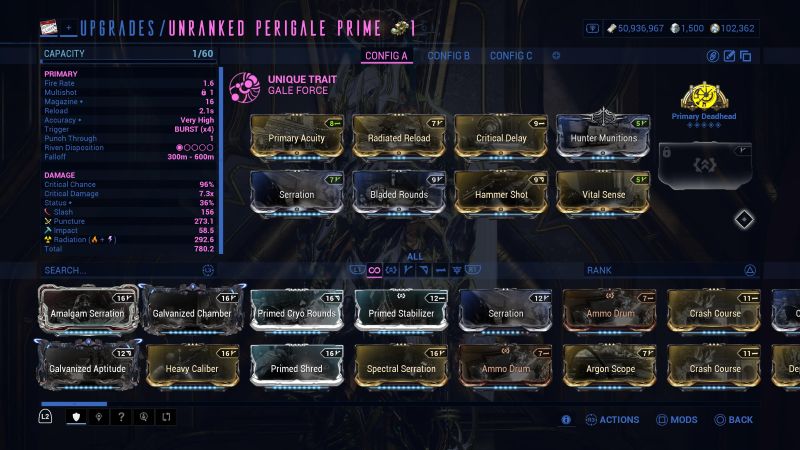The height and width of the screenshot is (450, 800).
Task: Click the equipped Critical Delay mod
Action: [x=501, y=137]
